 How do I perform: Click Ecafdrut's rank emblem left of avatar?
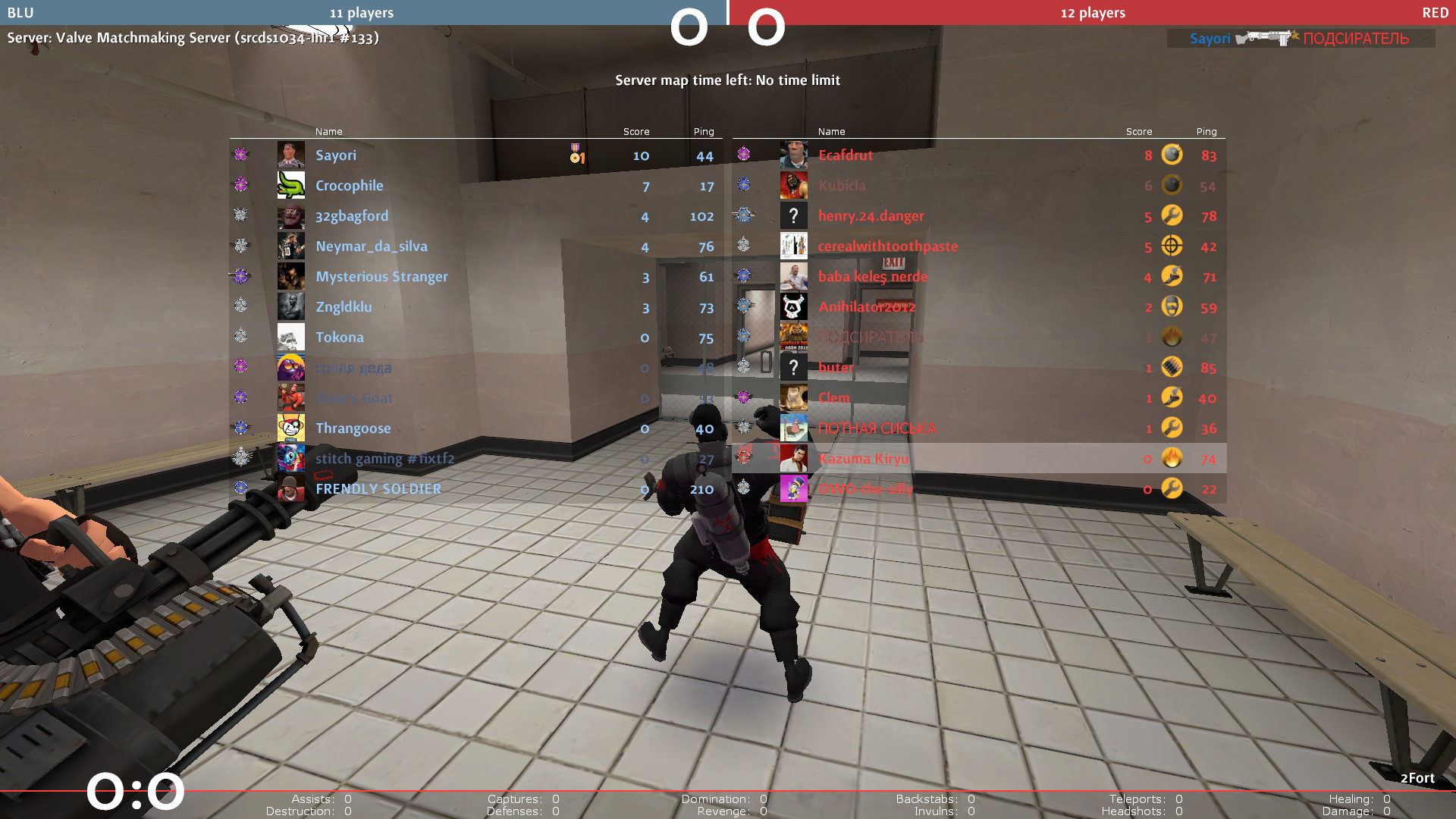(744, 155)
